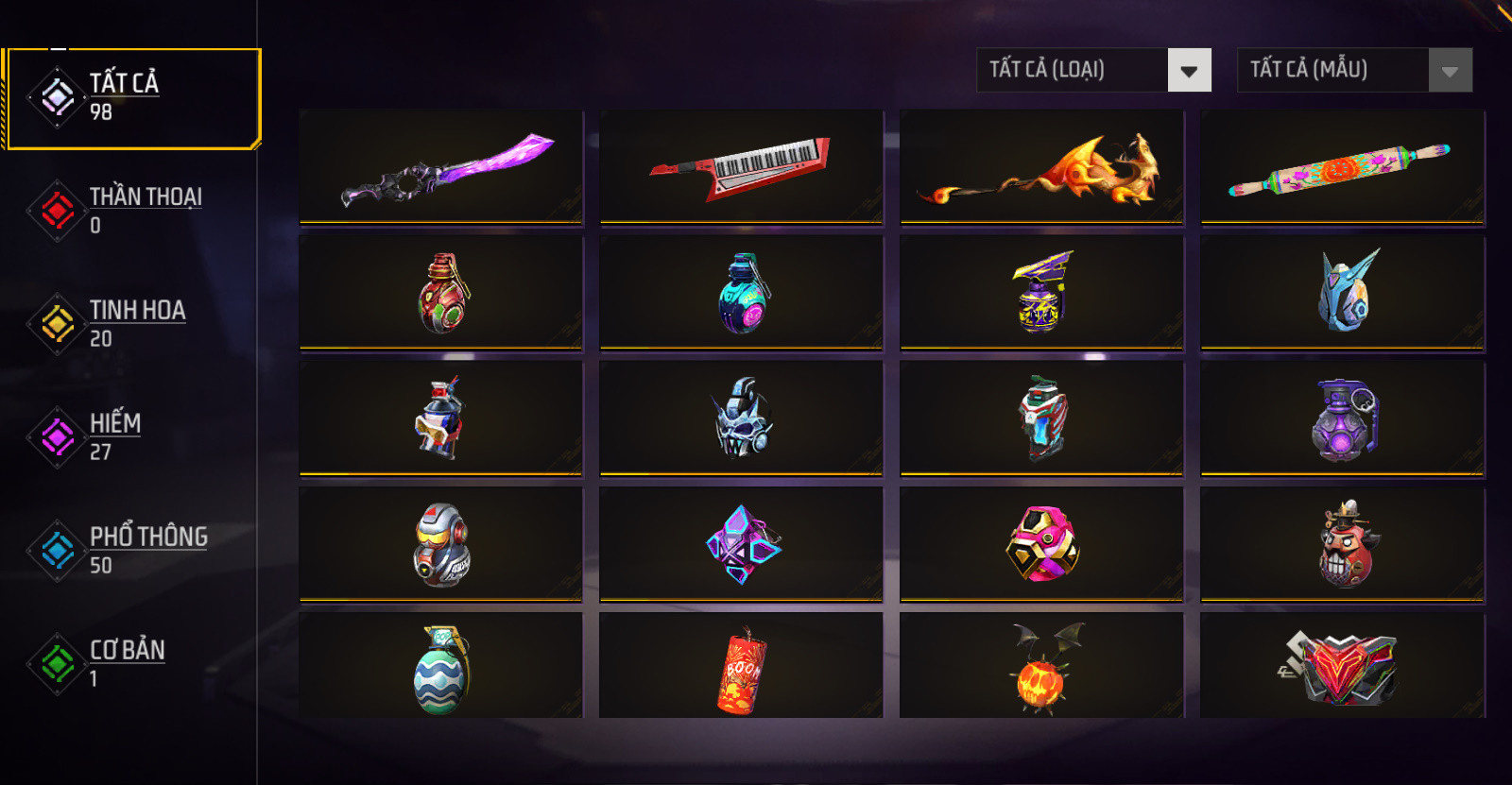Show the Hiếm rarity items
1512x785 pixels.
pos(130,436)
